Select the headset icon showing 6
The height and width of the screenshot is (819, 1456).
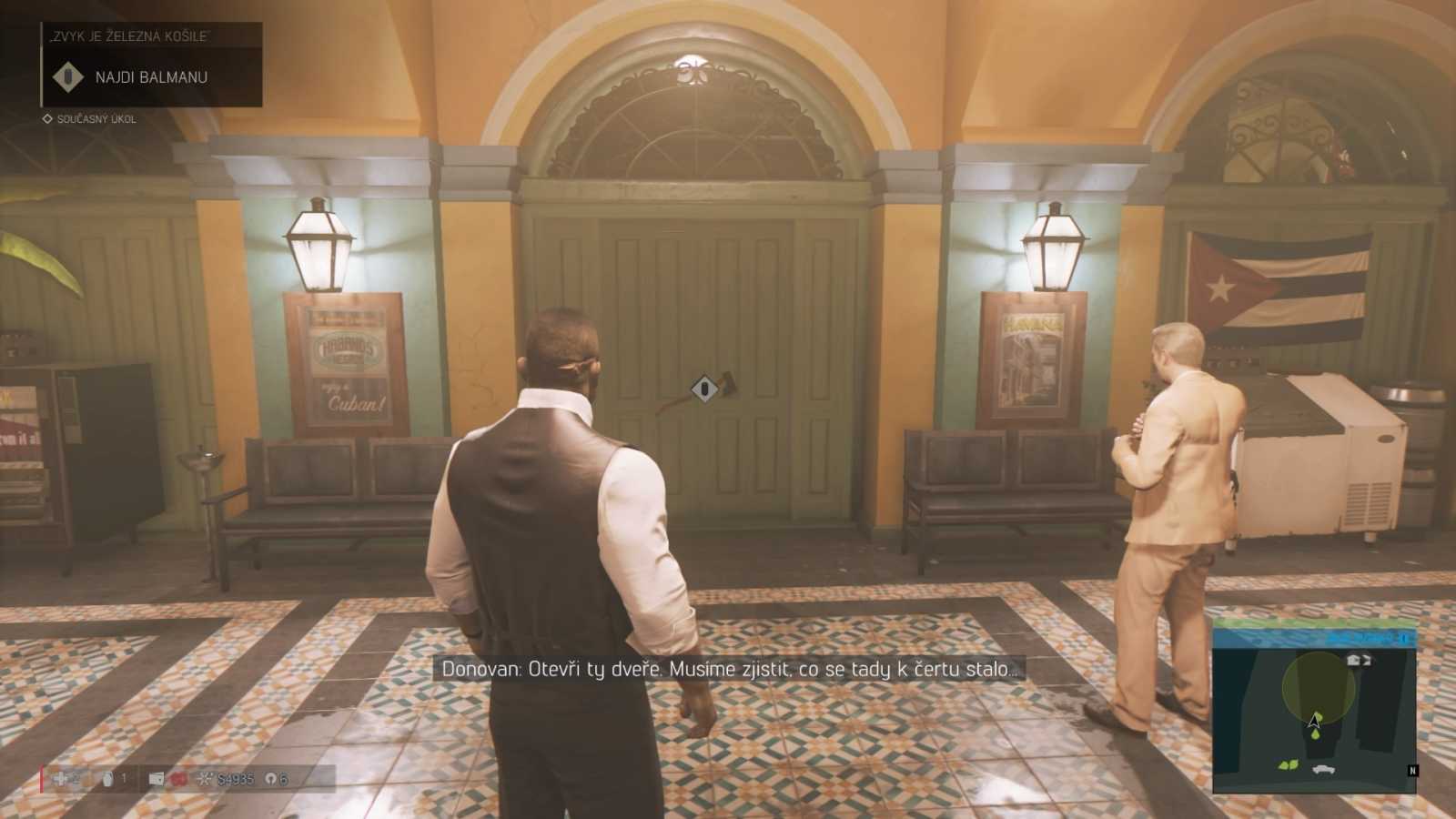271,780
